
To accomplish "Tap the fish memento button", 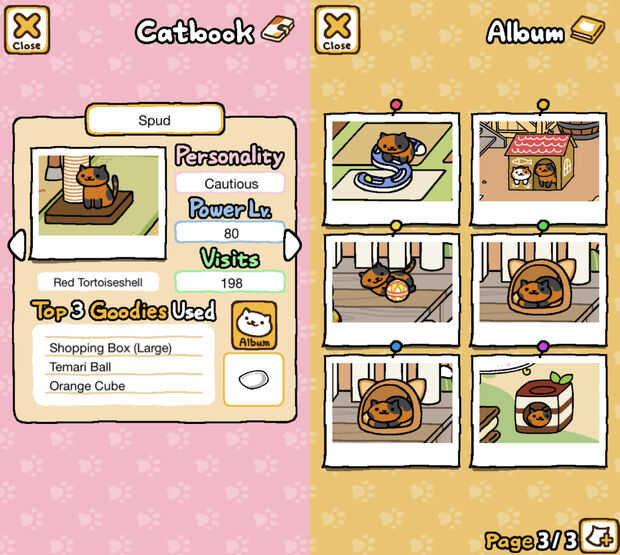I will pos(253,380).
